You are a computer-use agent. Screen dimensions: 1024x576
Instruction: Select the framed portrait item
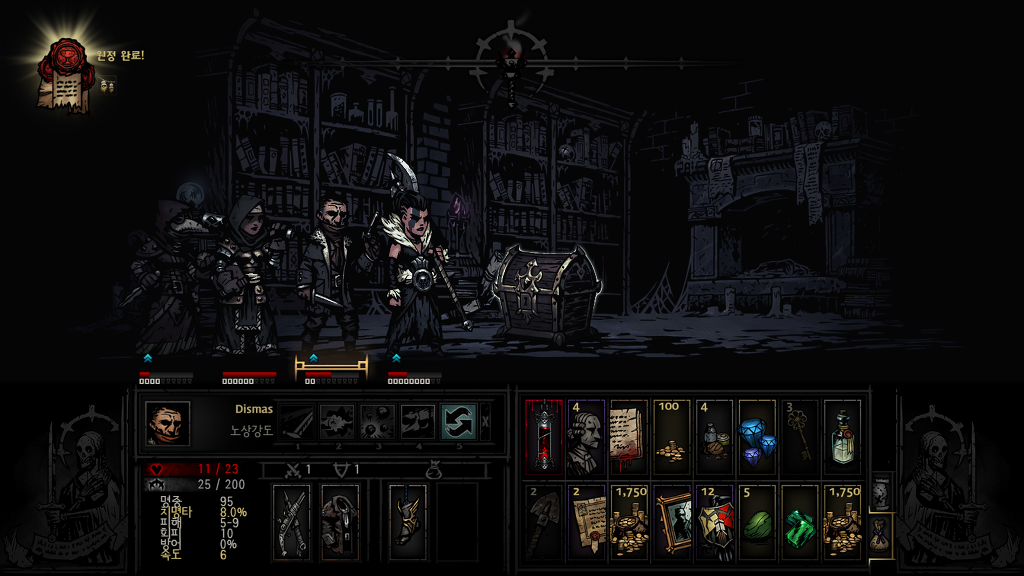point(671,519)
